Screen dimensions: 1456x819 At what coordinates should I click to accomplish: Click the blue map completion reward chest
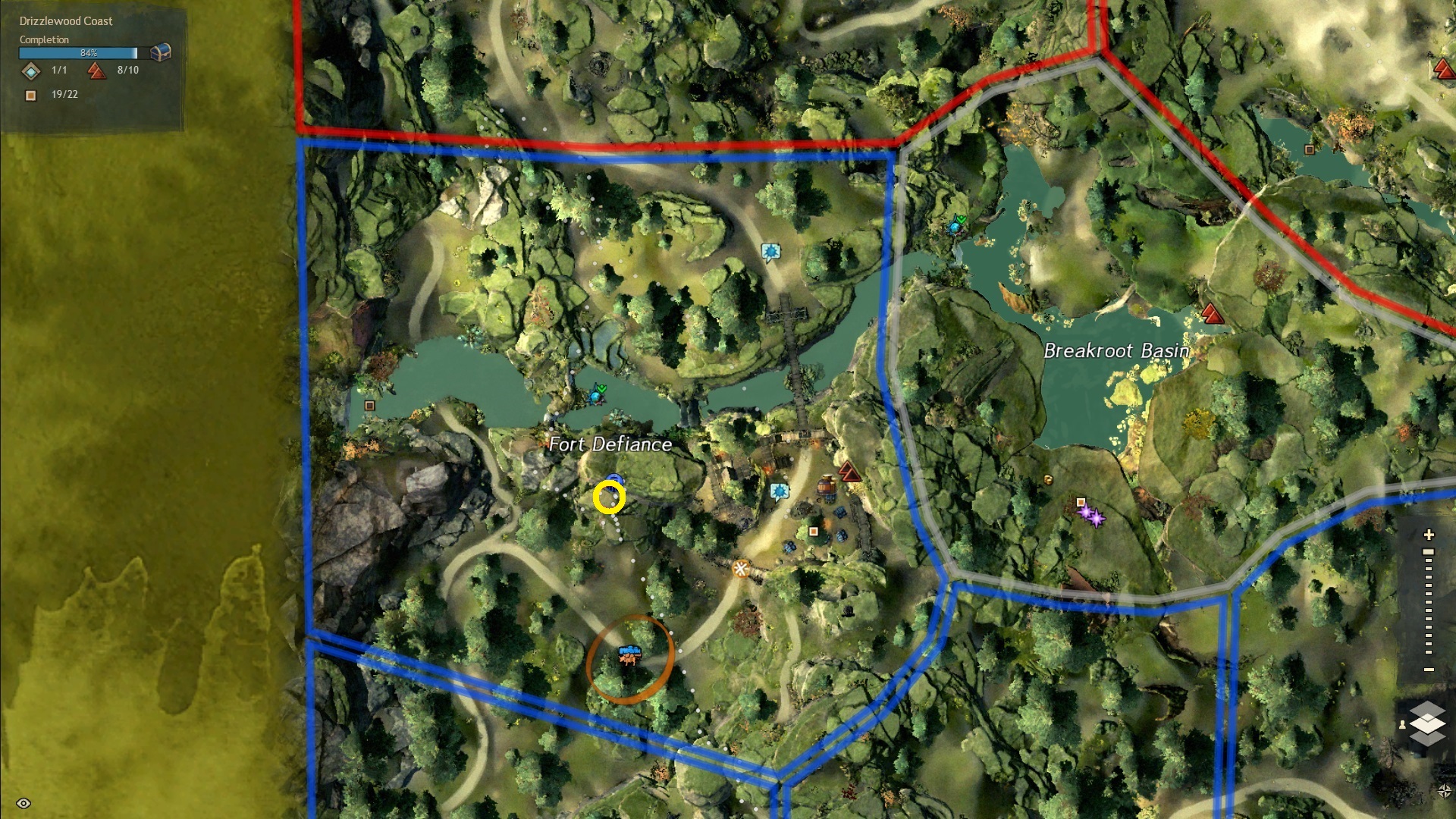click(160, 52)
